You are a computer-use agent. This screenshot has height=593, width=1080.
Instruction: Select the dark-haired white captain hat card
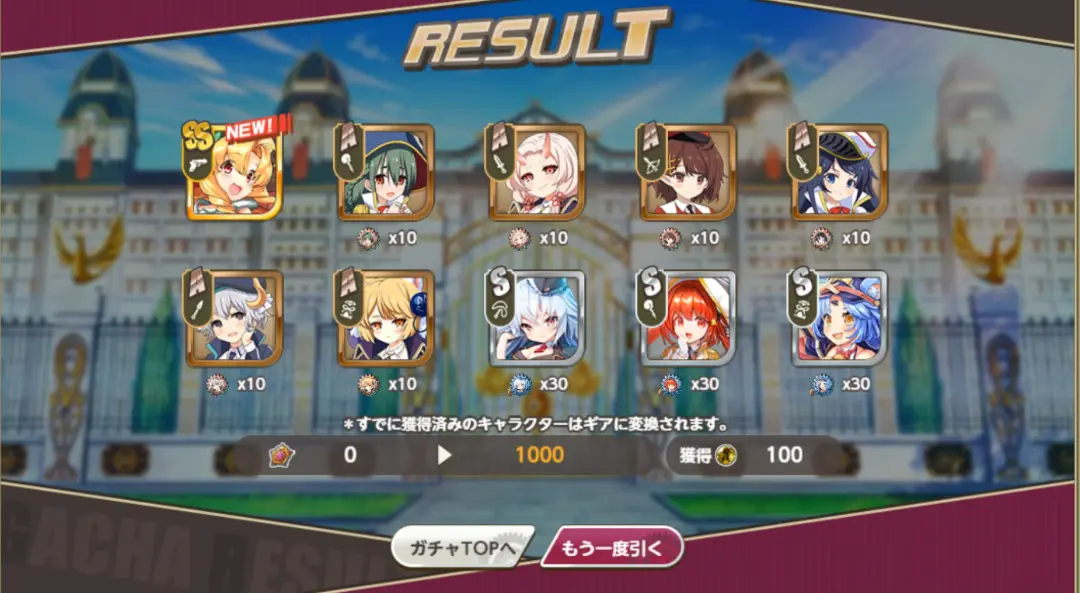tap(839, 173)
